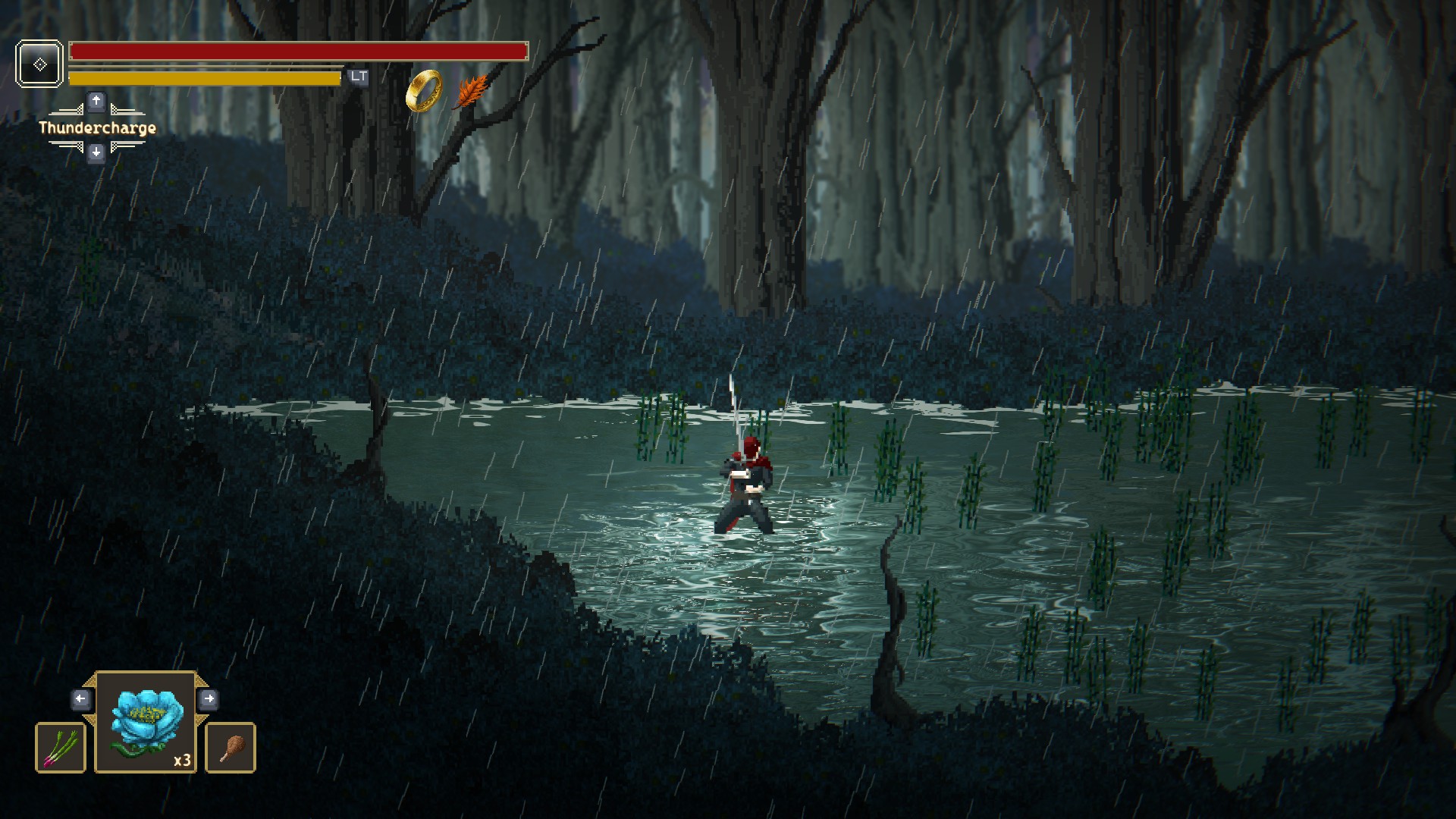Select the Thundercharge skill label
Image resolution: width=1456 pixels, height=819 pixels.
tap(97, 127)
